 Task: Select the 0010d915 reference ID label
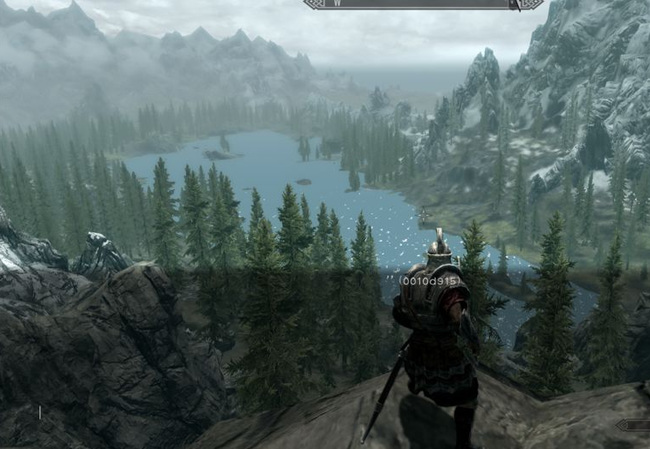click(429, 281)
